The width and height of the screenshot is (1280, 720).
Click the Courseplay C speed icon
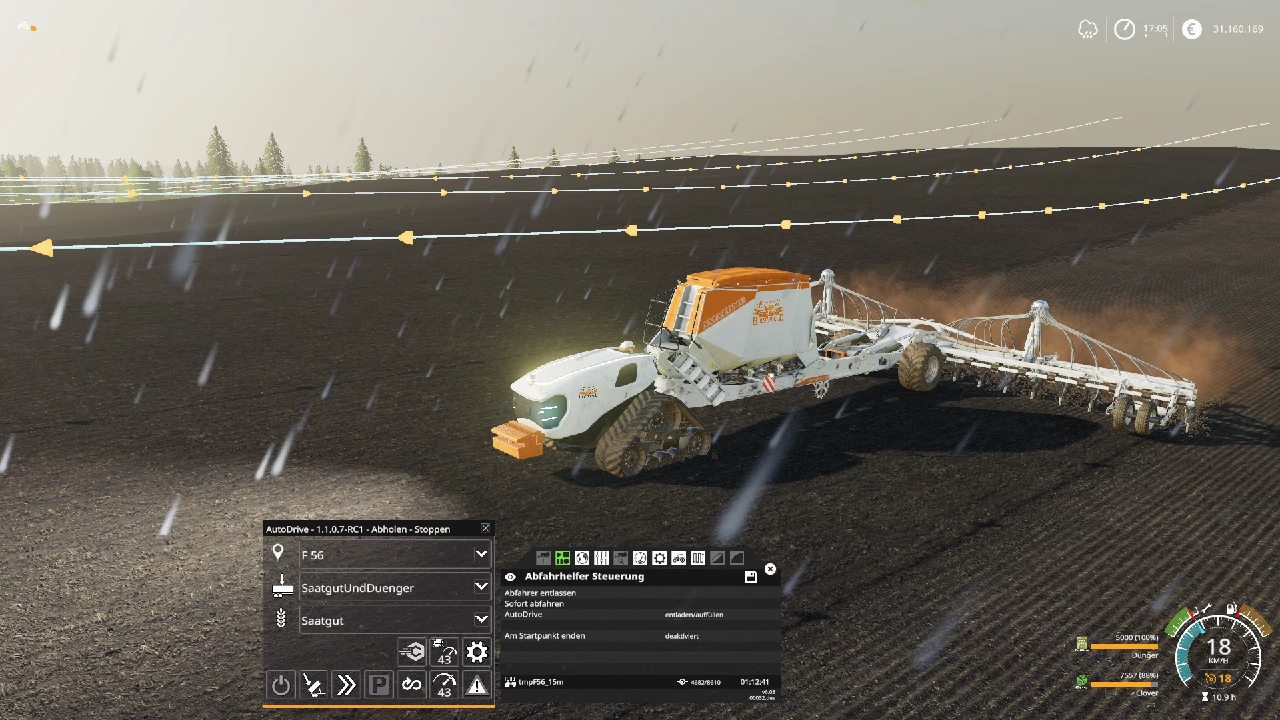click(412, 652)
